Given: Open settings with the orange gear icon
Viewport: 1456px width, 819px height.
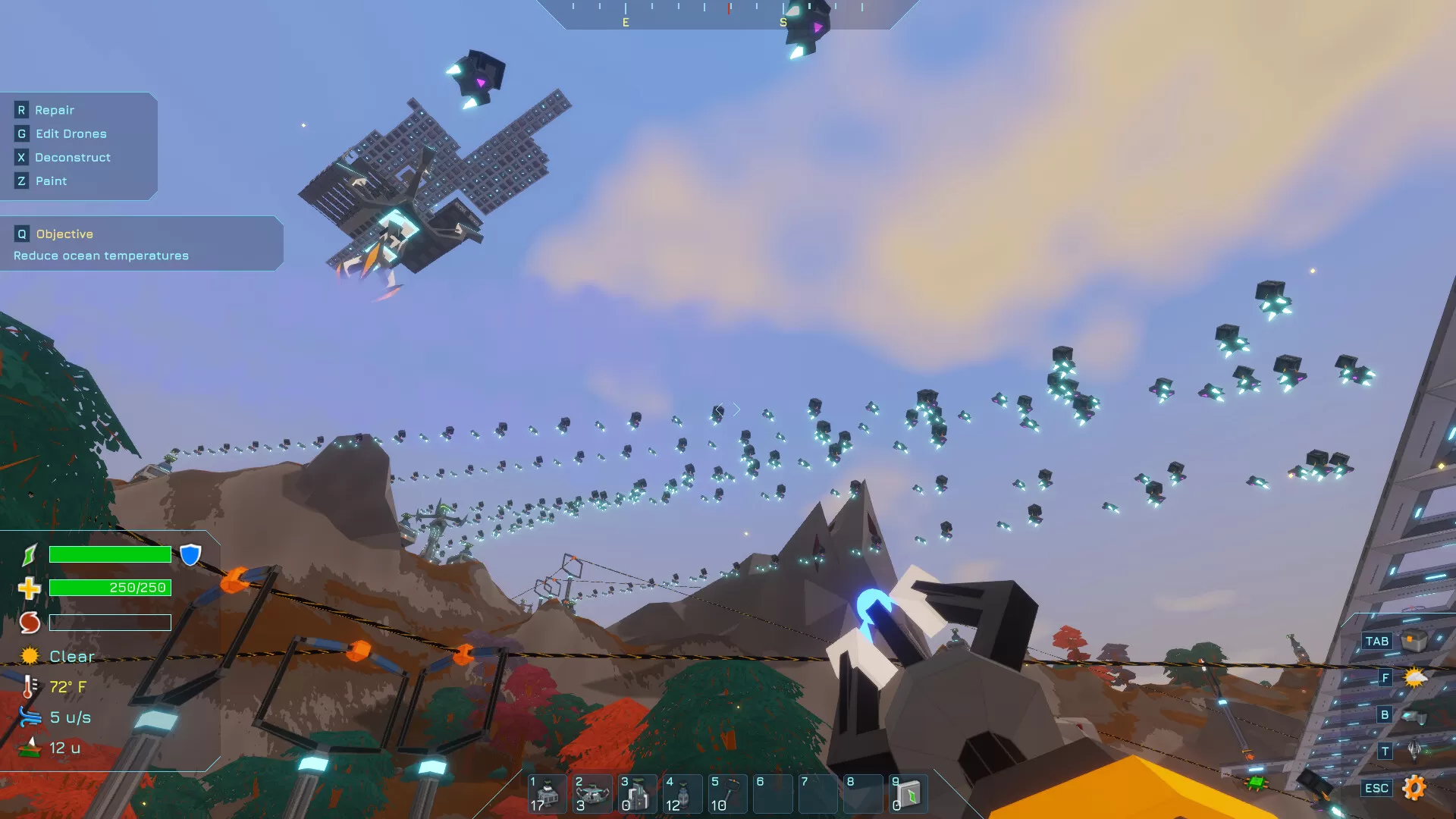Looking at the screenshot, I should pyautogui.click(x=1414, y=787).
